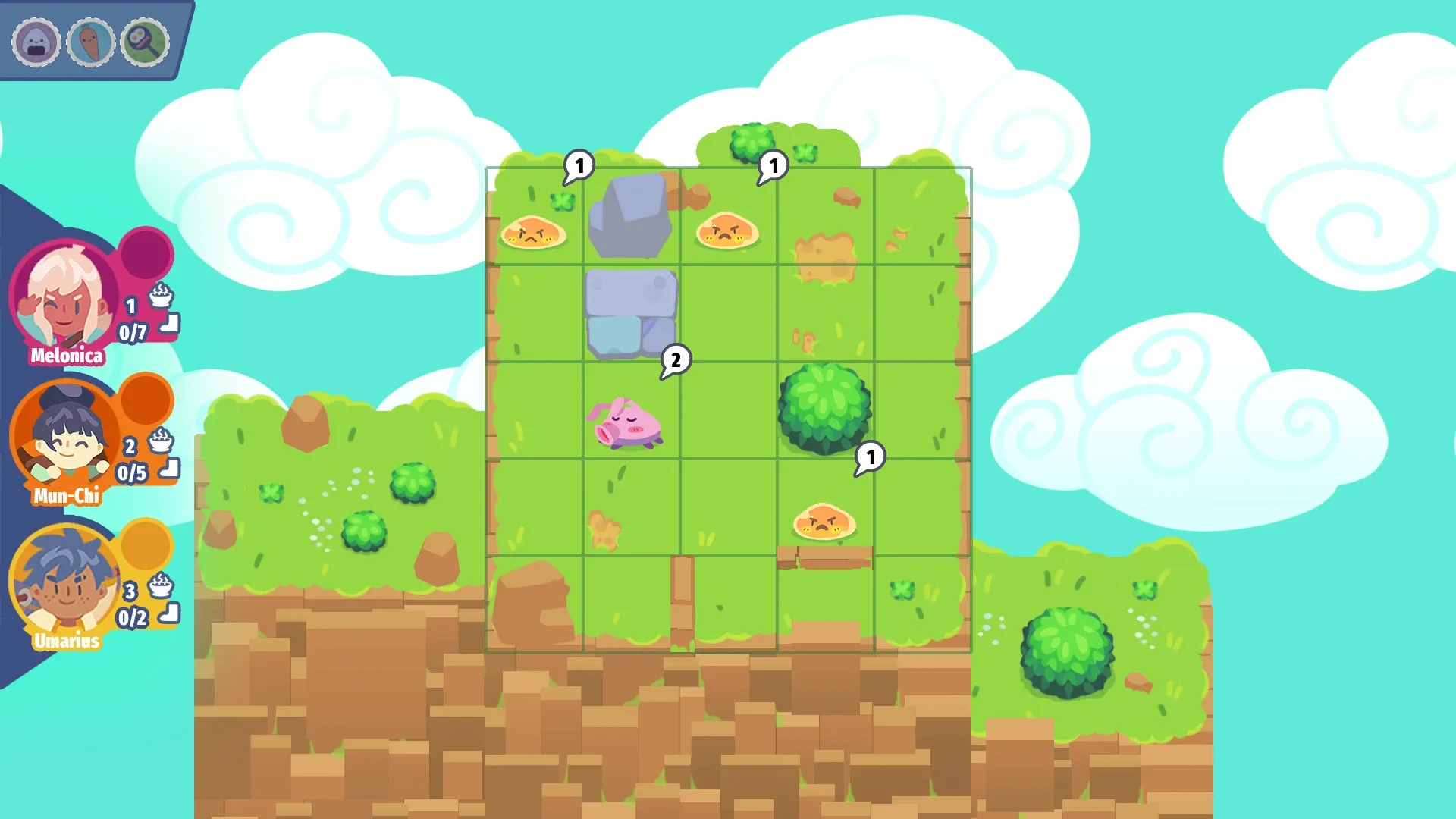The width and height of the screenshot is (1456, 819).
Task: Click the frying pan icon top left
Action: [145, 43]
